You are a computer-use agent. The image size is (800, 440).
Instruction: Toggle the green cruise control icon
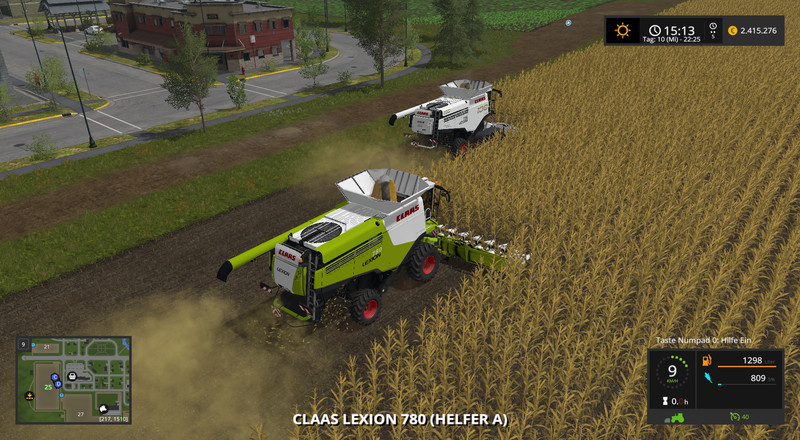[735, 416]
